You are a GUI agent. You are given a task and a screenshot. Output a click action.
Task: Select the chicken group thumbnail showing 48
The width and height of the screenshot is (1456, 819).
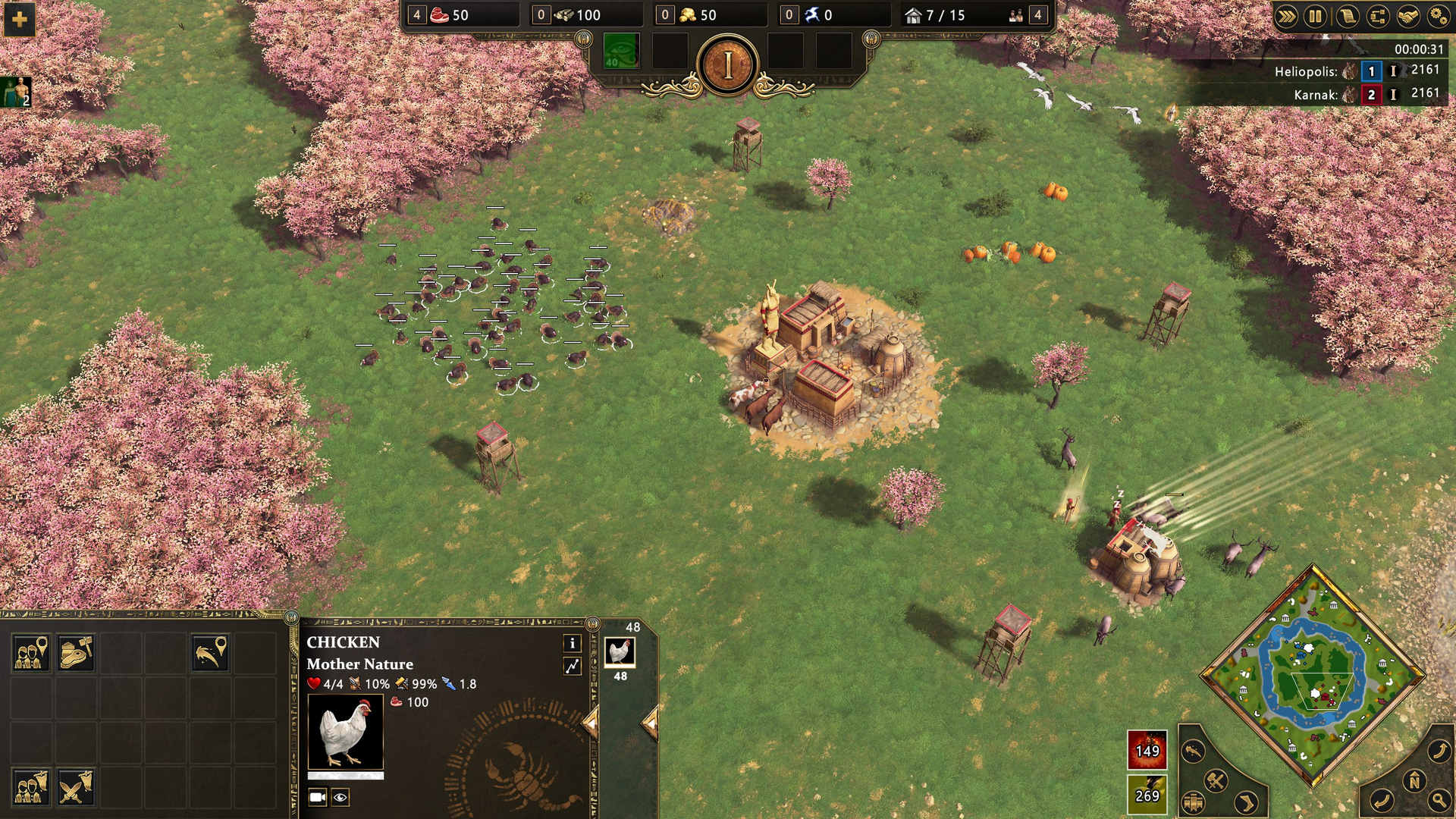pyautogui.click(x=620, y=652)
